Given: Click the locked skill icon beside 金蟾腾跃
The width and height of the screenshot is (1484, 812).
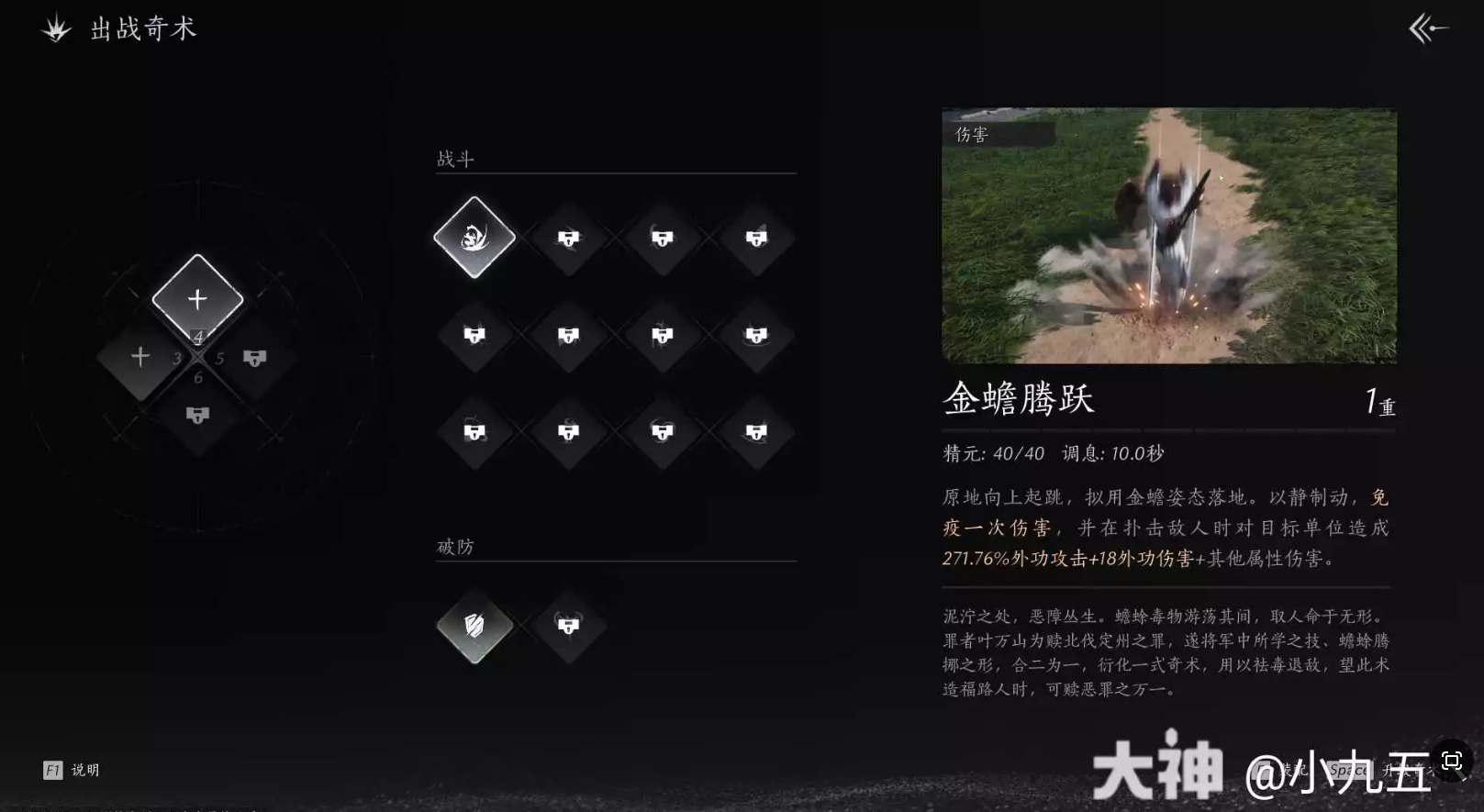Looking at the screenshot, I should tap(568, 239).
